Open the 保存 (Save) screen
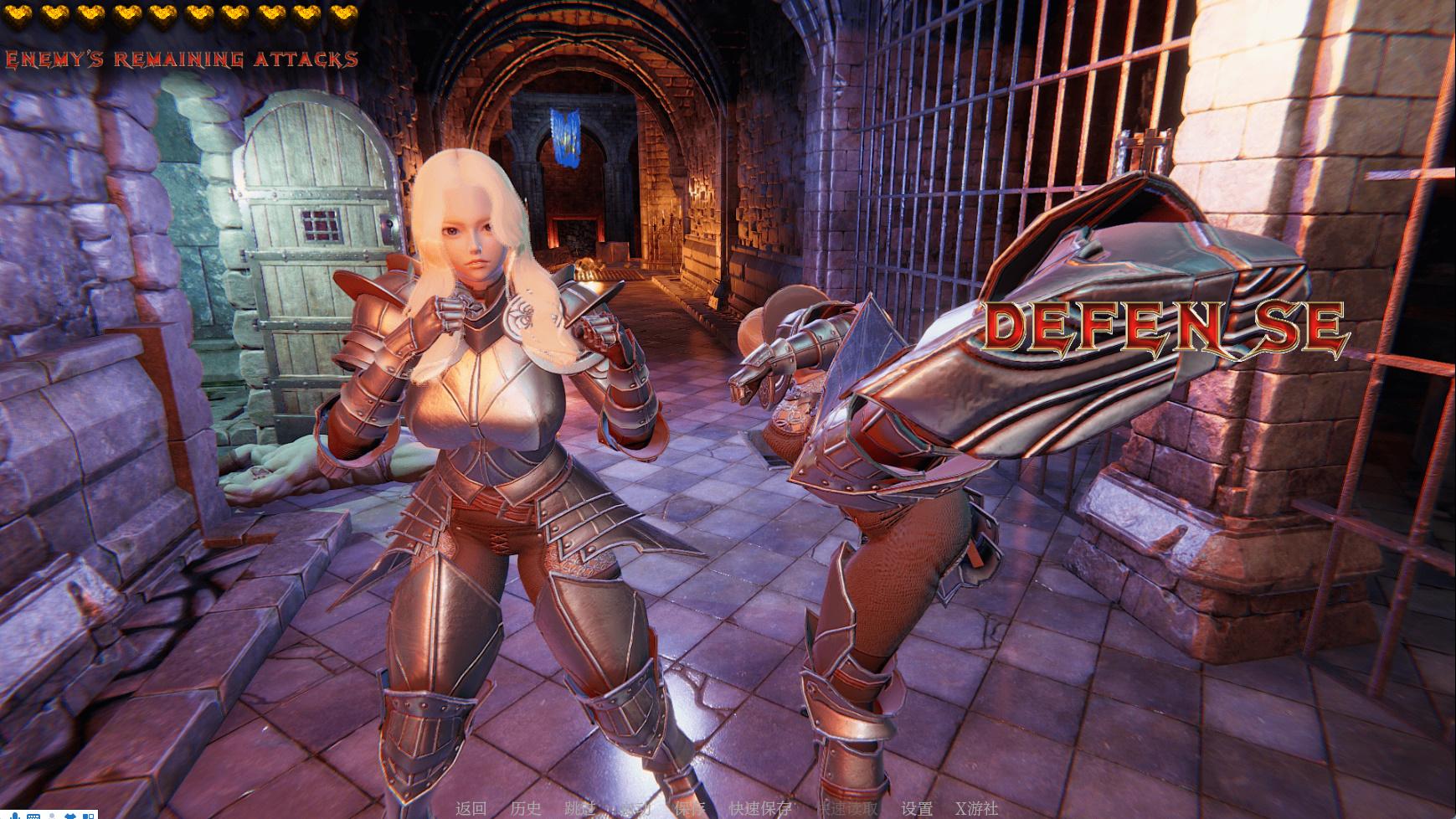The image size is (1456, 819). (x=690, y=808)
